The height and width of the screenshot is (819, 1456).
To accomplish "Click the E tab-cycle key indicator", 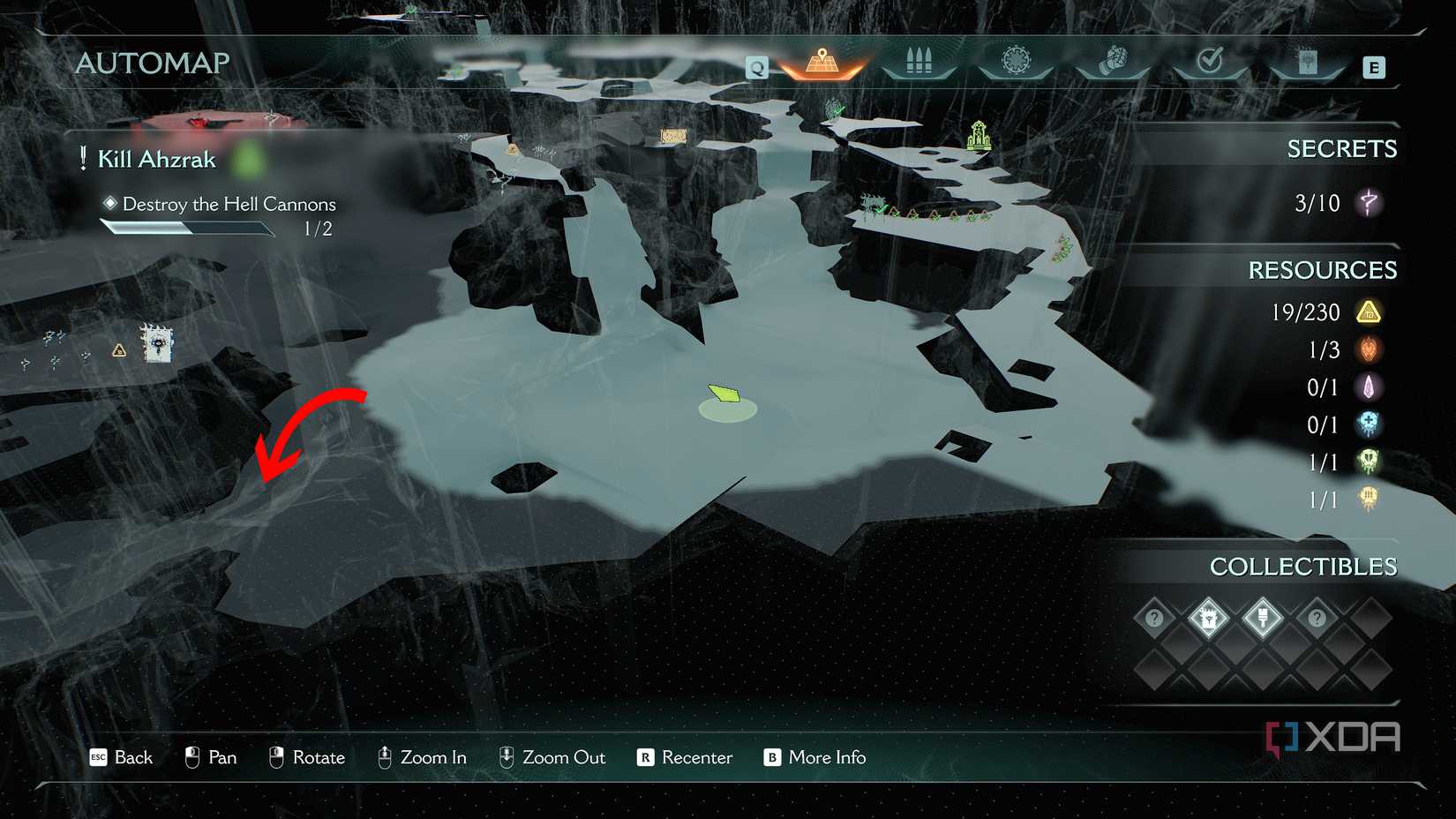I will (1374, 67).
